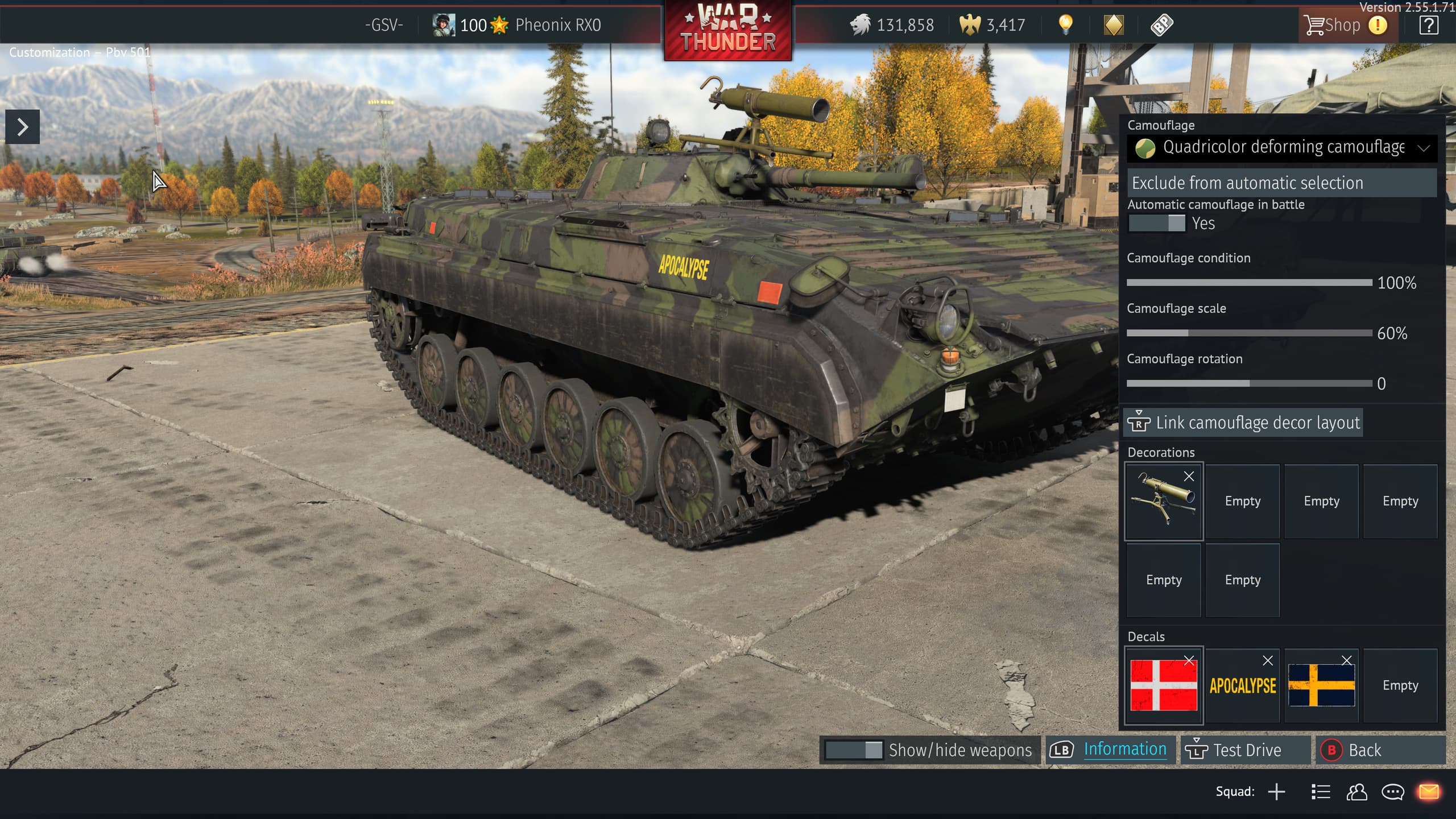Open the mail envelope icon

1429,792
